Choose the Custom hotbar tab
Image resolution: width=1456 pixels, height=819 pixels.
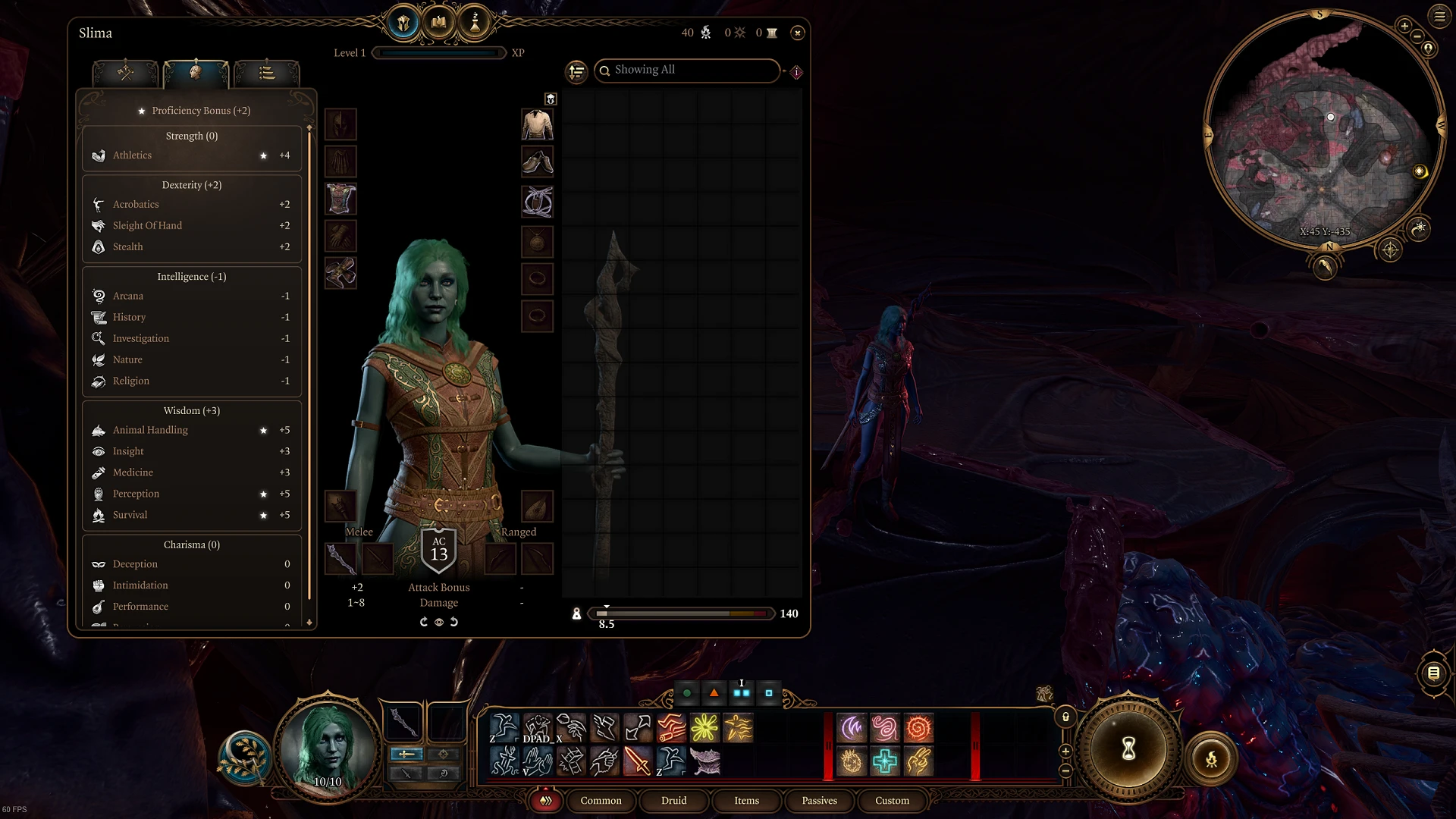pos(892,801)
